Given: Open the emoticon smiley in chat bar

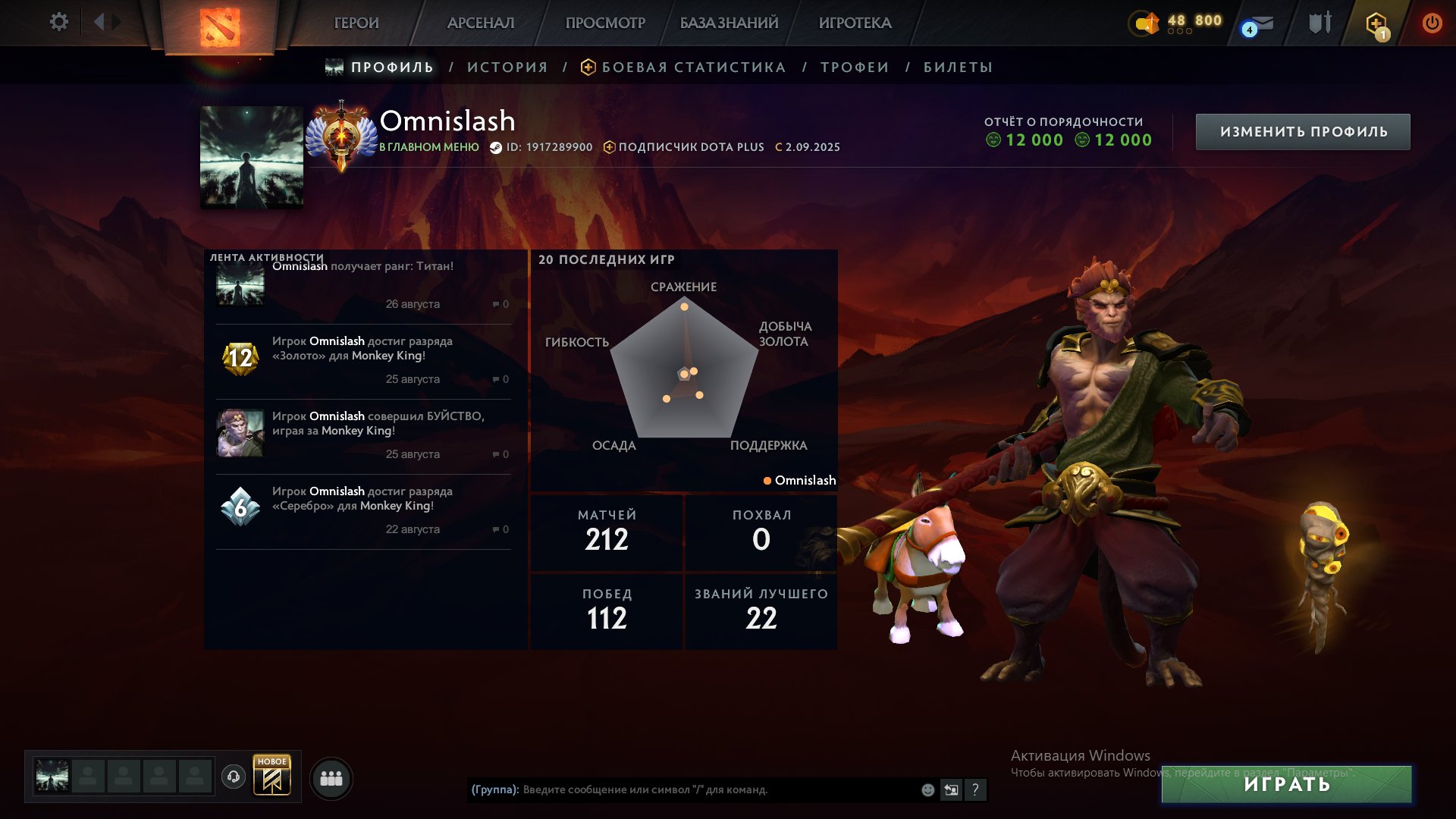Looking at the screenshot, I should [927, 790].
